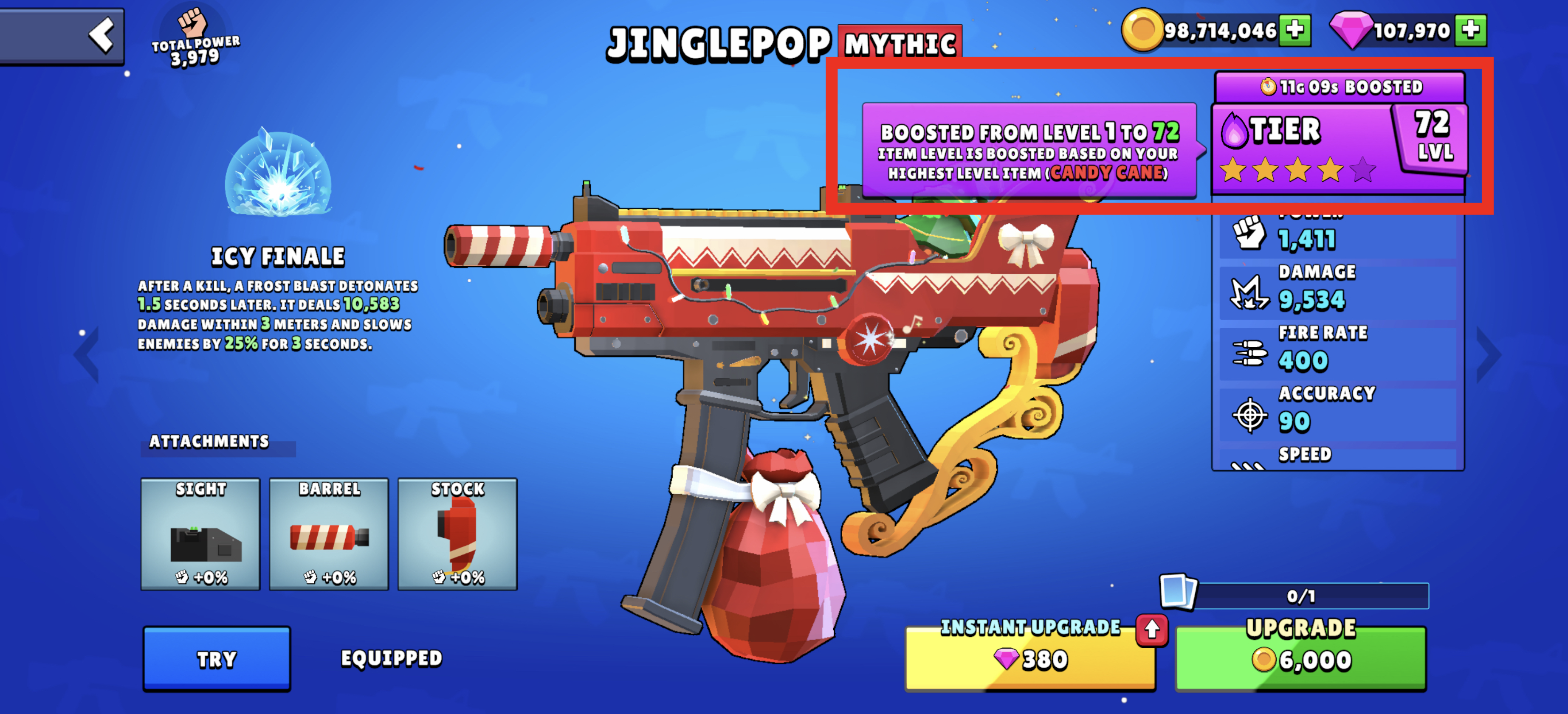Tap the Icy Finale ability icon
1568x714 pixels.
tap(278, 173)
